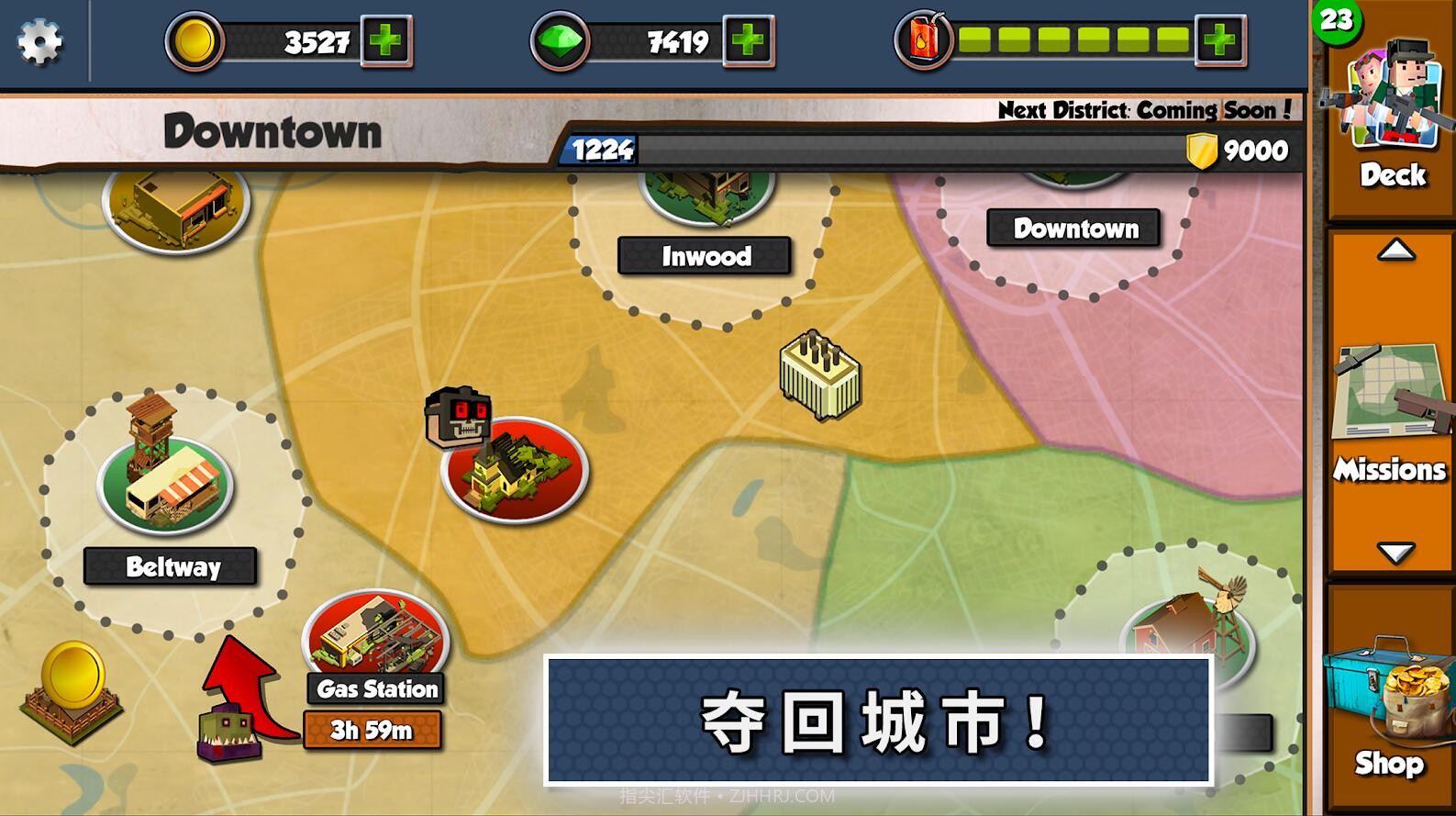Select the 1224 attack power badge

[601, 150]
